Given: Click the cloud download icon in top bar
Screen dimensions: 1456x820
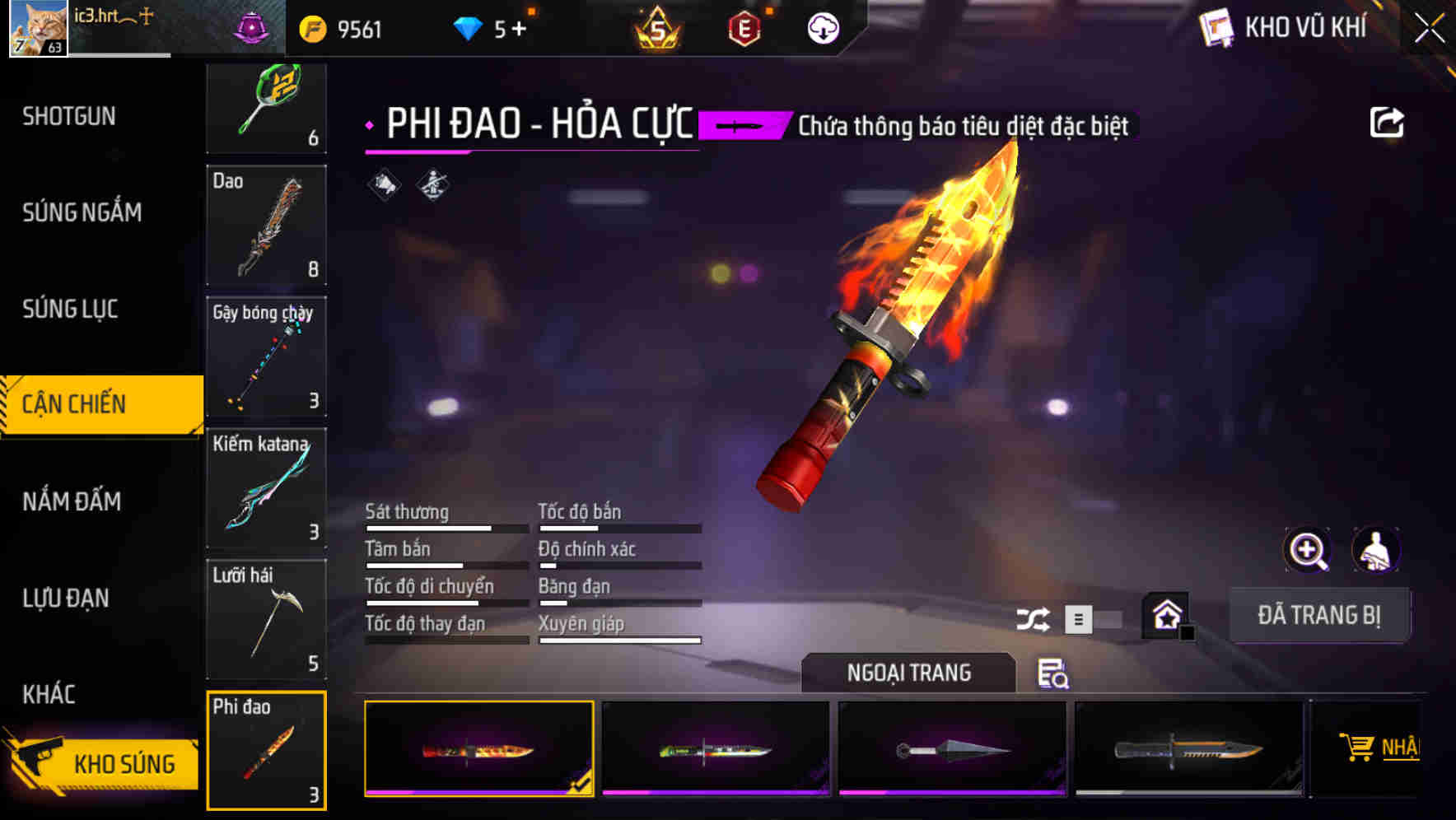Looking at the screenshot, I should point(821,27).
